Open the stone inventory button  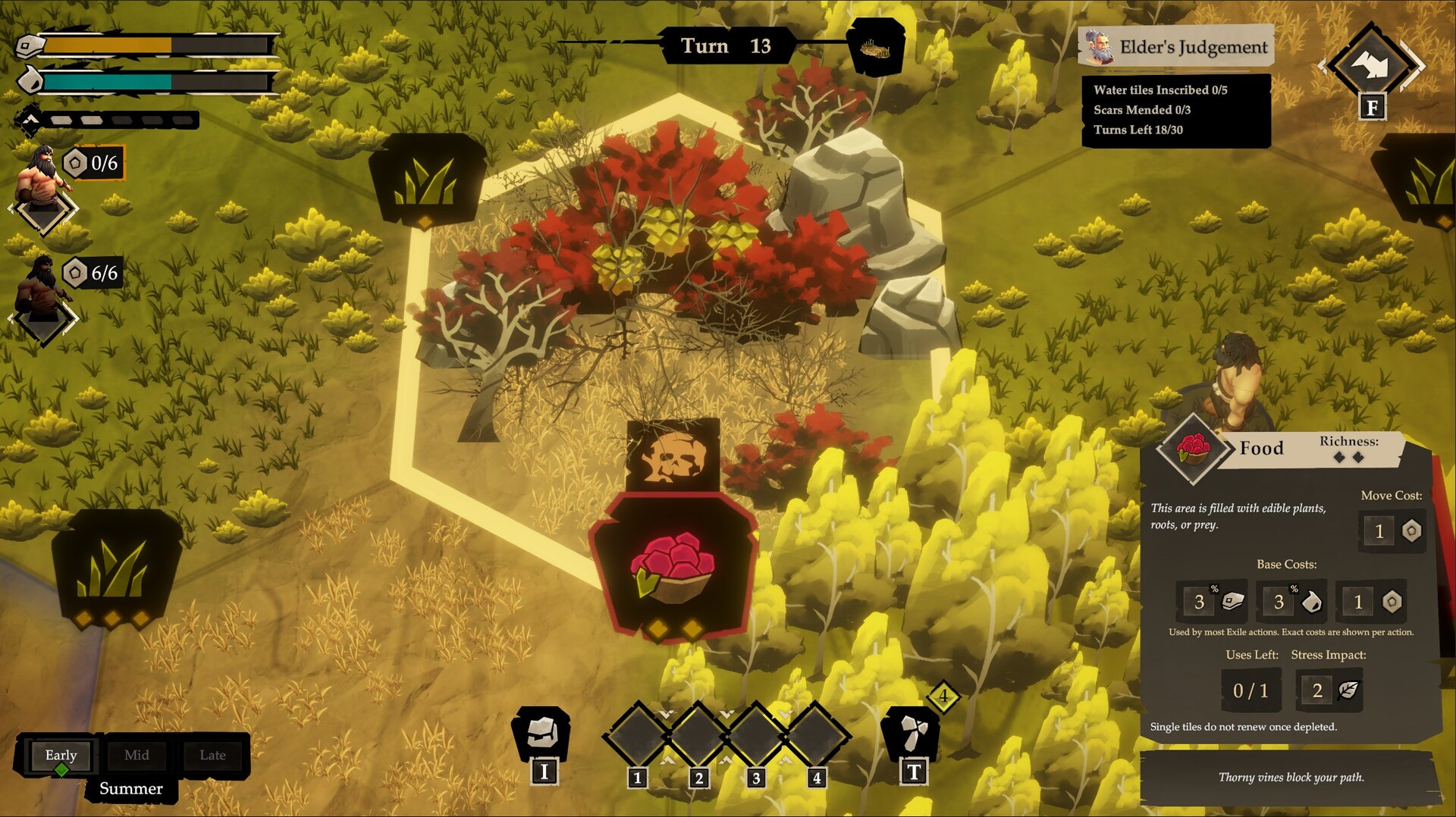[541, 734]
